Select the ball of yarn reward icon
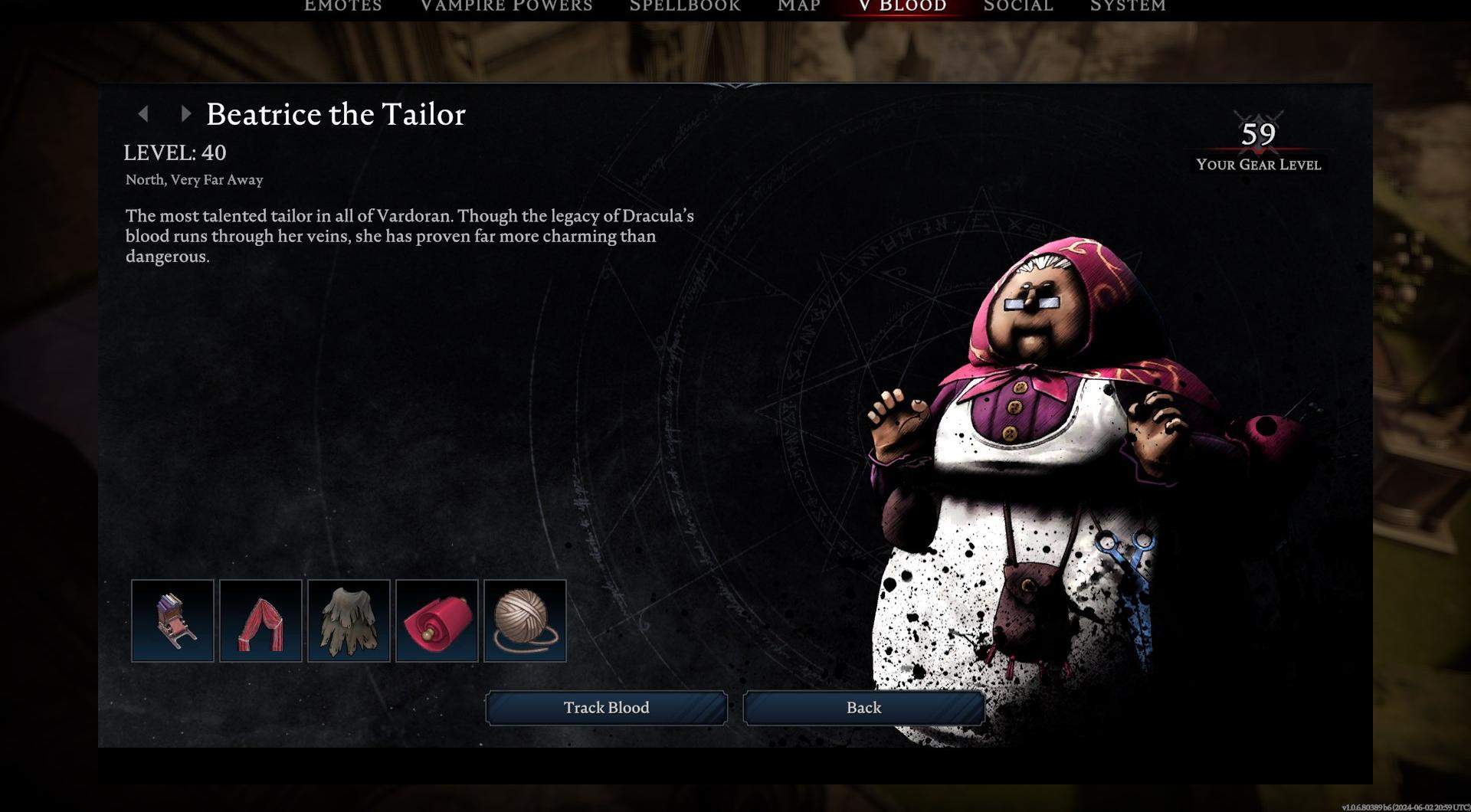The width and height of the screenshot is (1471, 812). click(x=525, y=620)
